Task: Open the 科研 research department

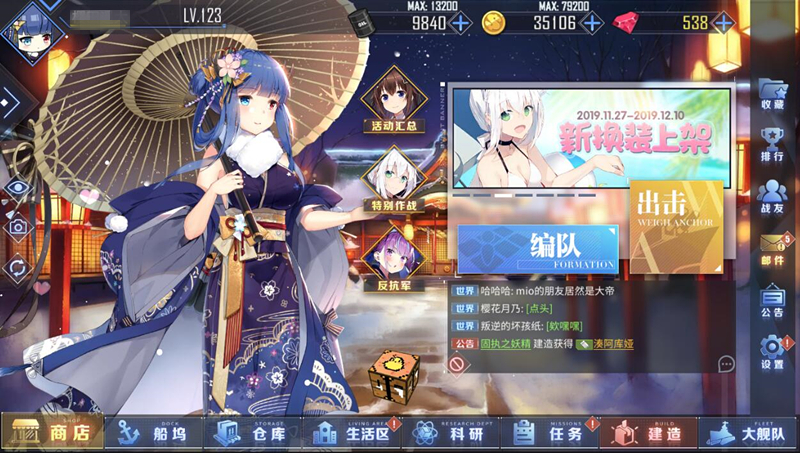Action: pyautogui.click(x=448, y=432)
